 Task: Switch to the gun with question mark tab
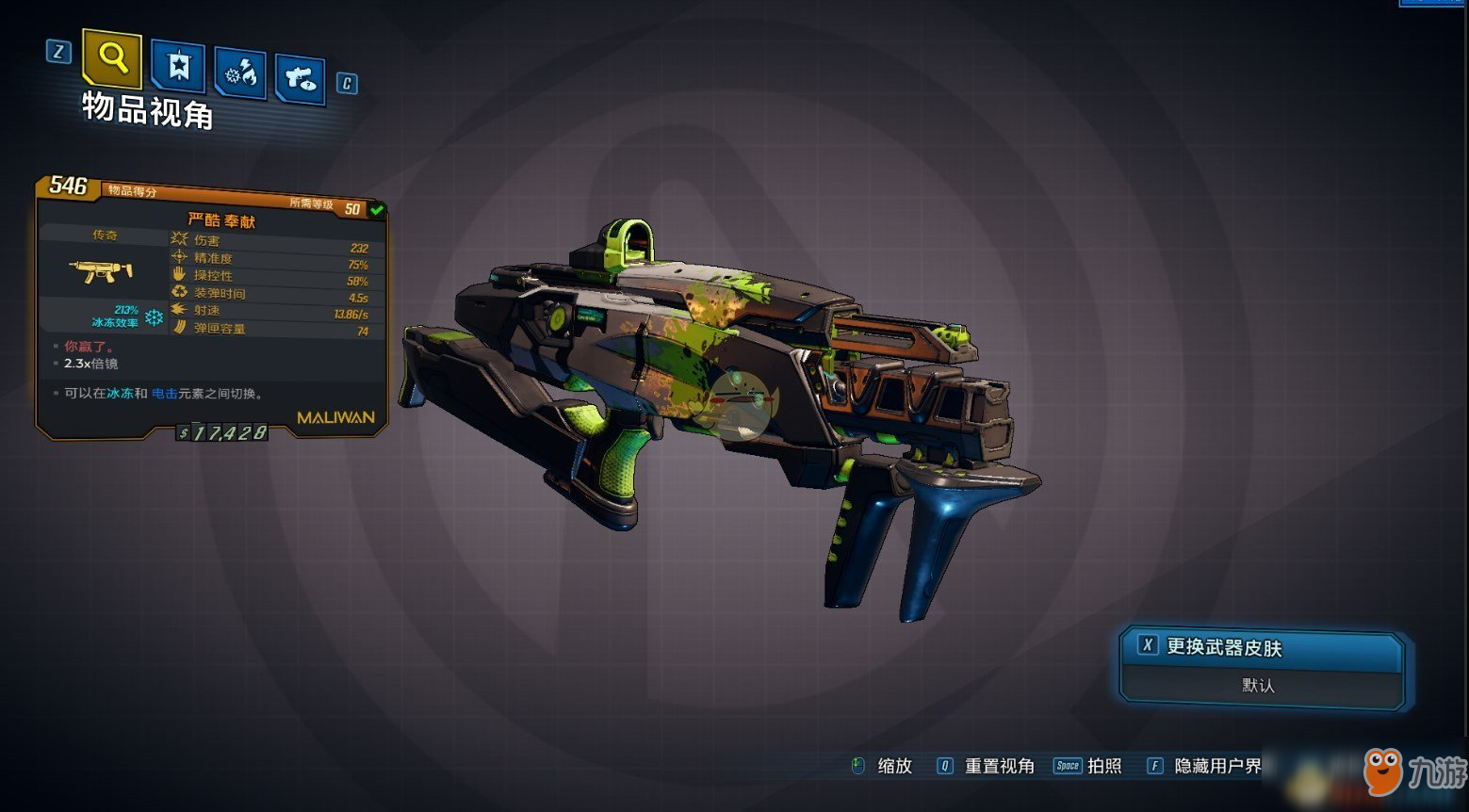pyautogui.click(x=301, y=78)
